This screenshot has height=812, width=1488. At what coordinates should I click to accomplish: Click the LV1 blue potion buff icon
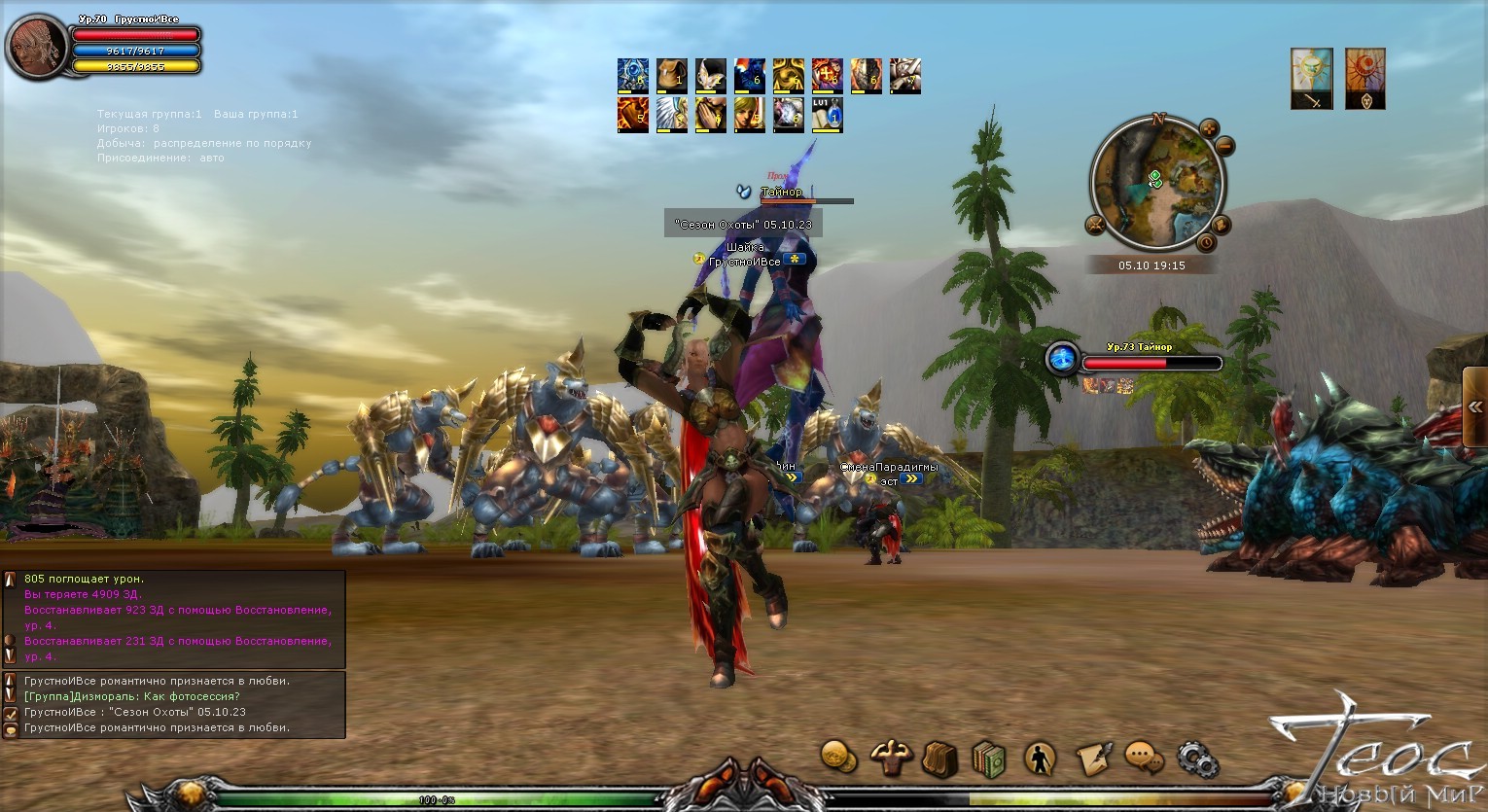(x=827, y=115)
